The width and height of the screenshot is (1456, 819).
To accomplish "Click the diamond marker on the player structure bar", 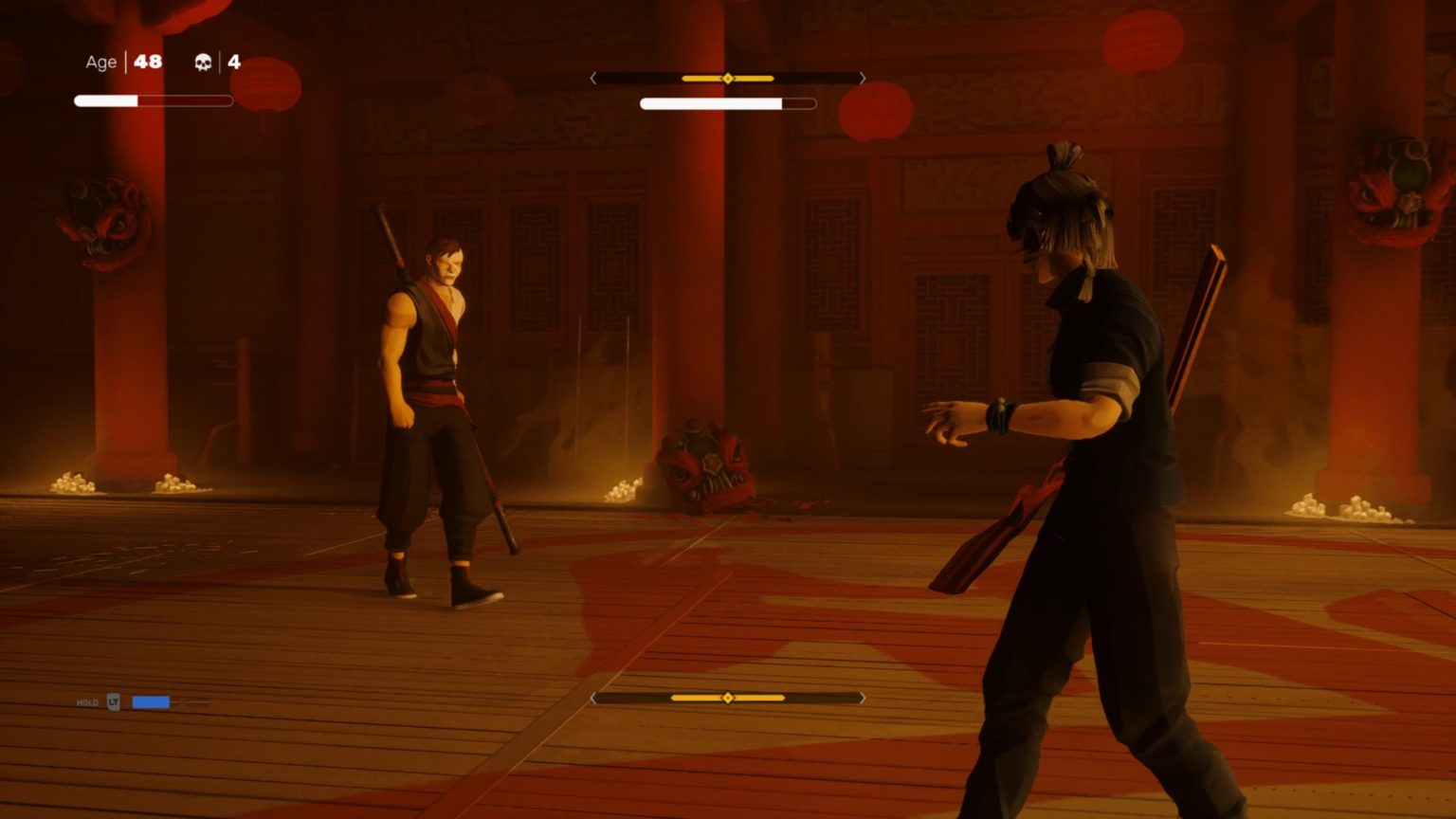I will click(728, 697).
